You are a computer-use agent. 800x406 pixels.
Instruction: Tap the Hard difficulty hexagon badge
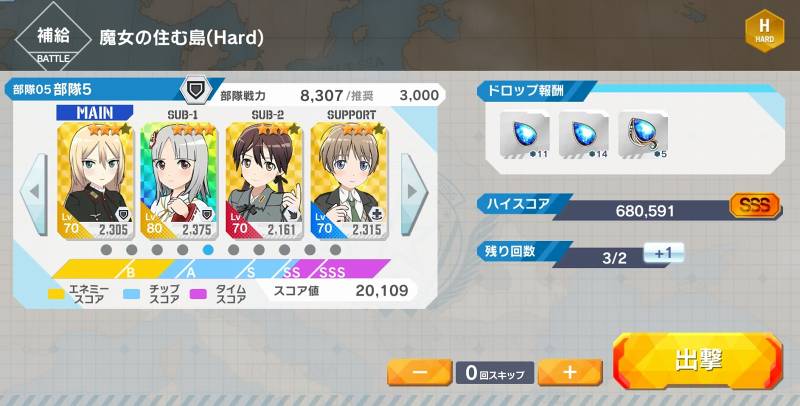764,30
